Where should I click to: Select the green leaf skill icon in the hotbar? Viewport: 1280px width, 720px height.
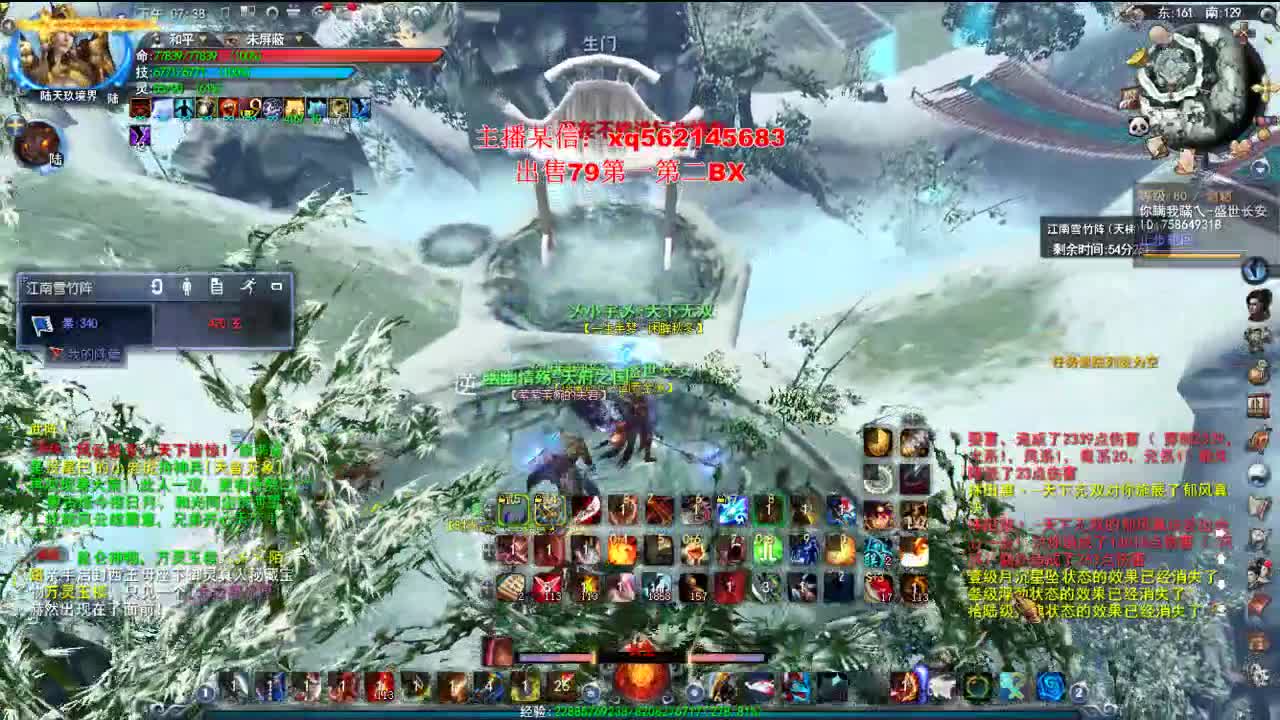point(973,687)
